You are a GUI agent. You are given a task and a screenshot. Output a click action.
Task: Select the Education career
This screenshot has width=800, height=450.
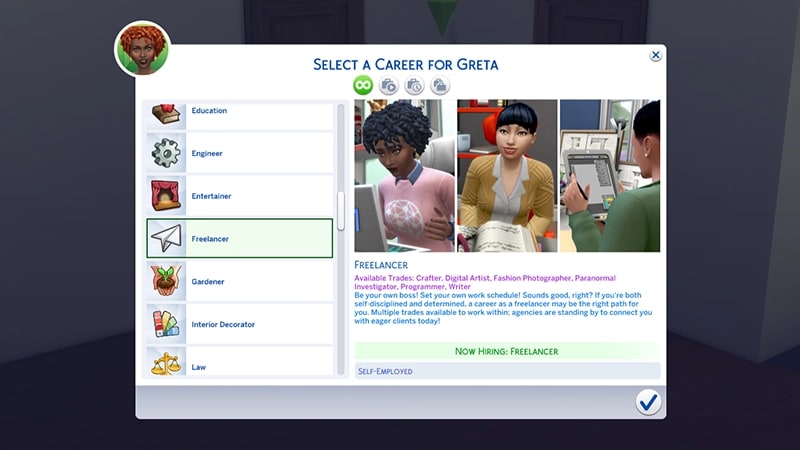tap(240, 112)
